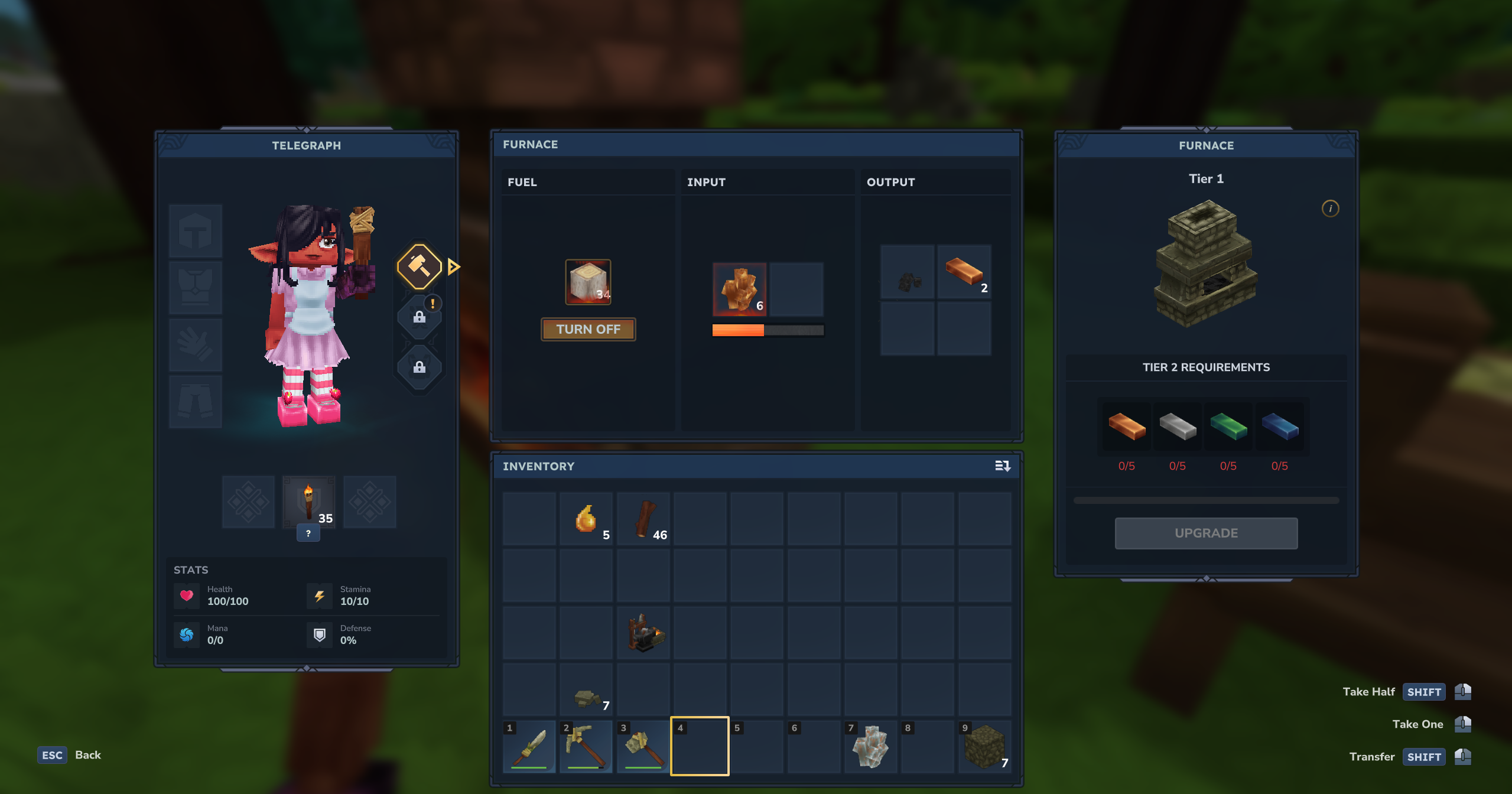
Task: Turn off the furnace
Action: [x=588, y=329]
